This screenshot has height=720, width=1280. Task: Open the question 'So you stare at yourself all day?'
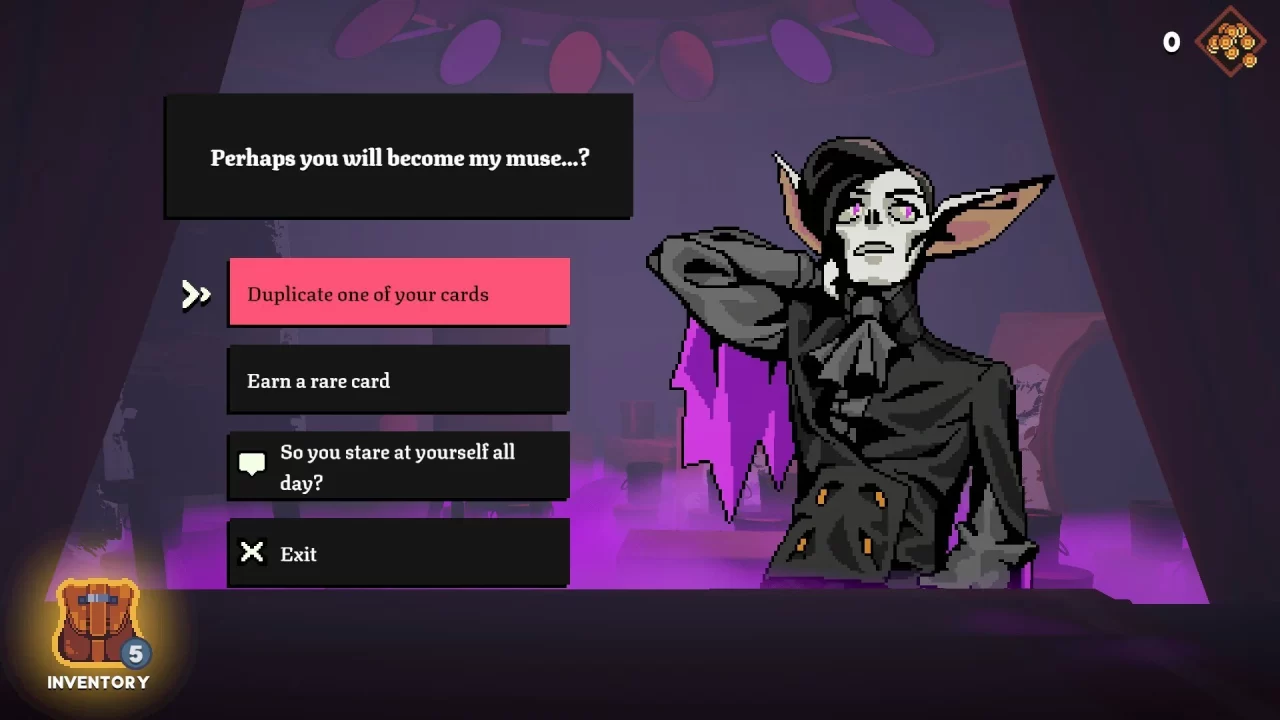(398, 466)
